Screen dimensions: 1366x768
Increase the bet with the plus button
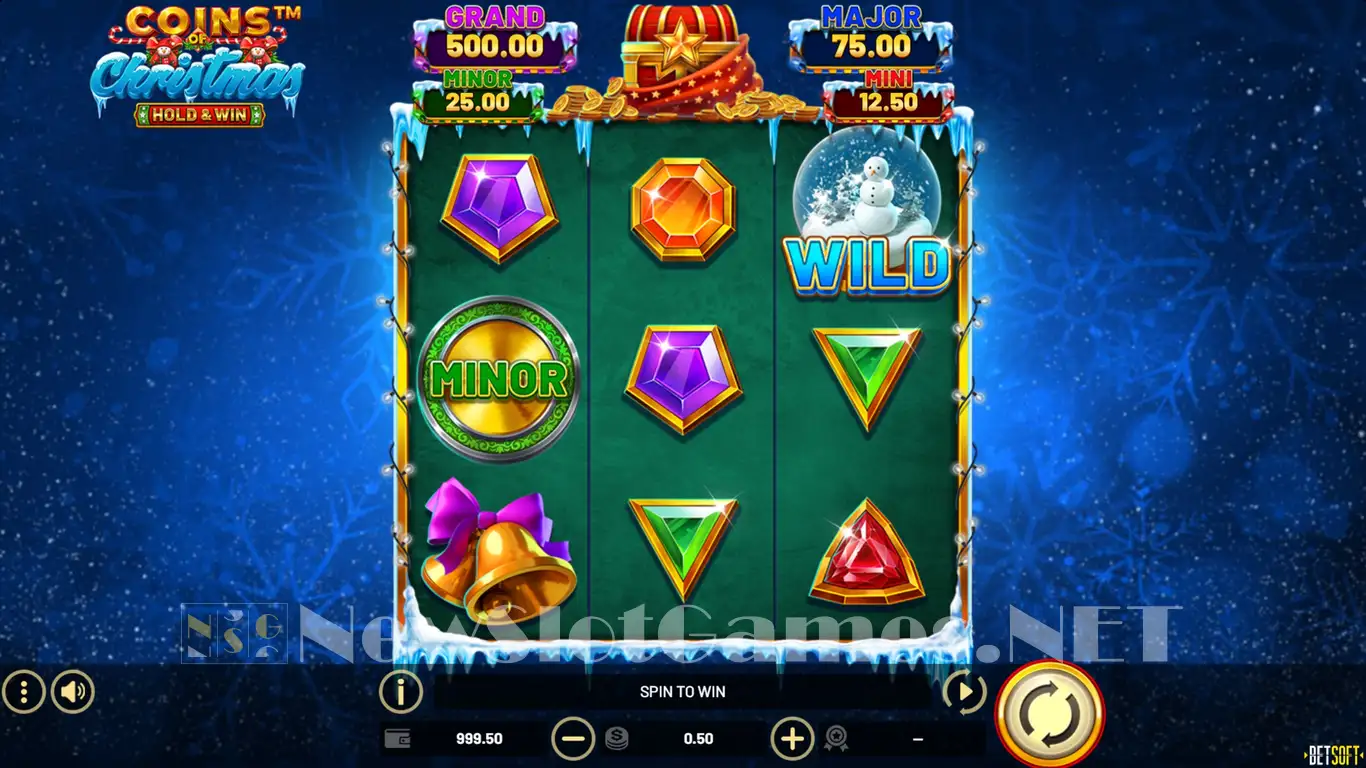pyautogui.click(x=792, y=739)
